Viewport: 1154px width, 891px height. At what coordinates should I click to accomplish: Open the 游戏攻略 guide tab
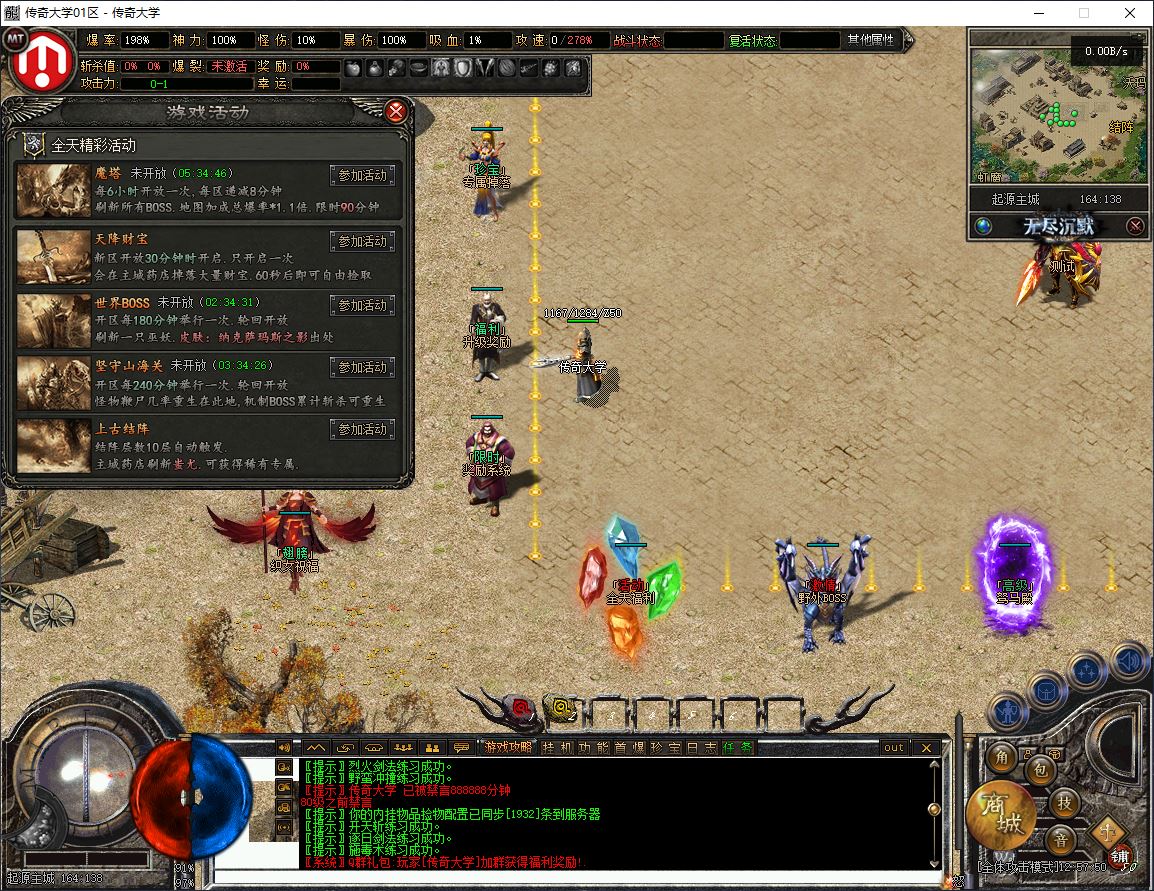pyautogui.click(x=507, y=747)
